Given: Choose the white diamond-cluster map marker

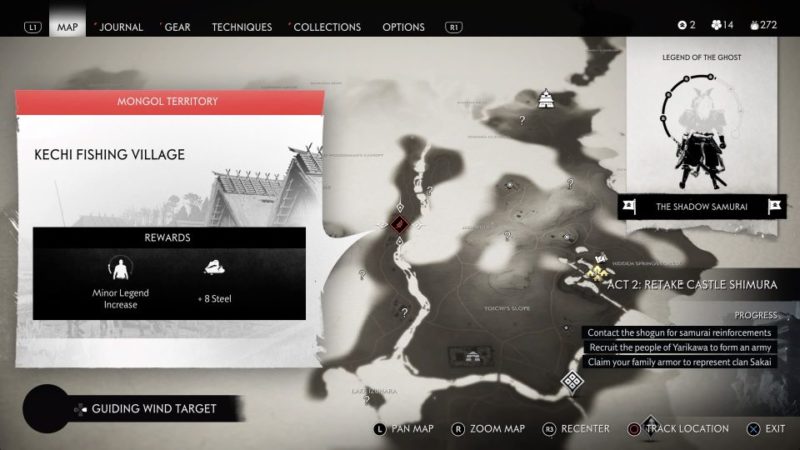Looking at the screenshot, I should (x=571, y=380).
